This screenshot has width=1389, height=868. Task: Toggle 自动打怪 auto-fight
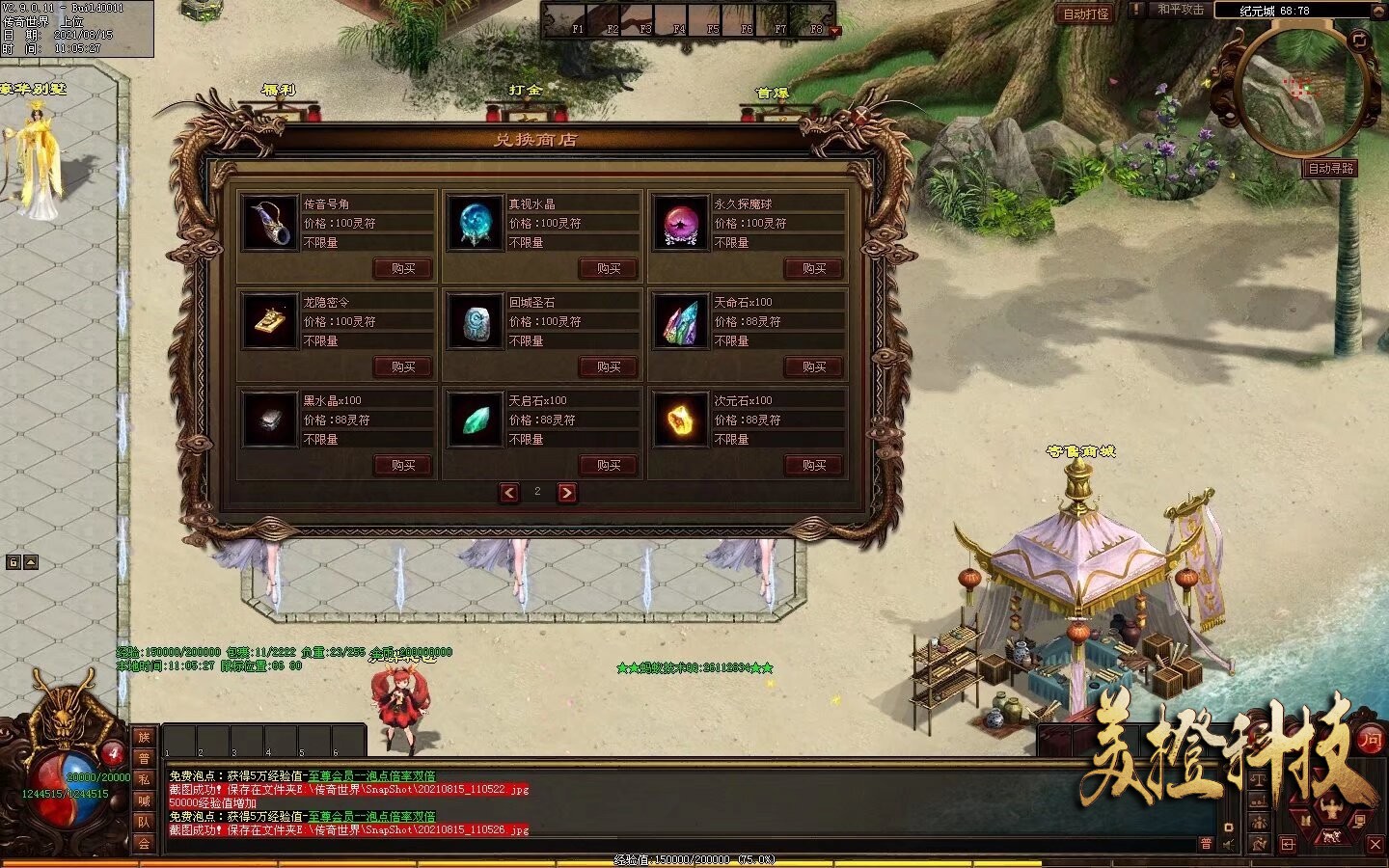coord(1085,14)
